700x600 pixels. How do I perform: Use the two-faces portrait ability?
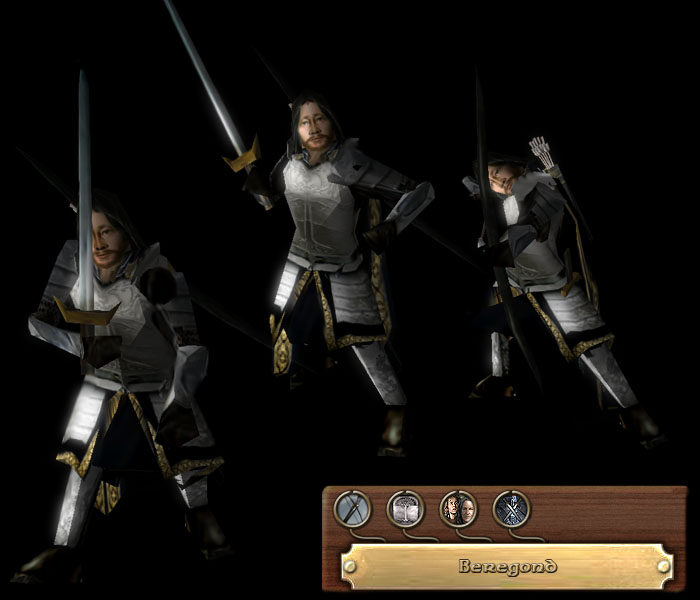pyautogui.click(x=458, y=509)
